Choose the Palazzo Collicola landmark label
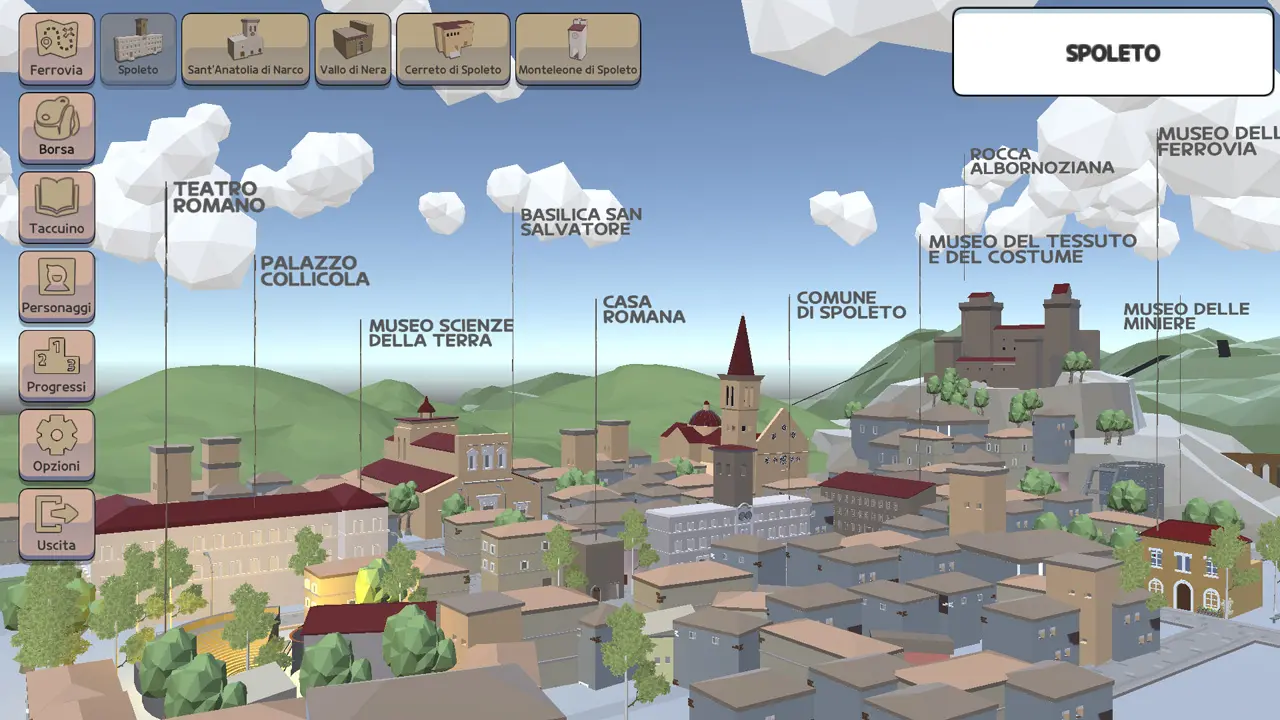The width and height of the screenshot is (1280, 720). [x=315, y=271]
